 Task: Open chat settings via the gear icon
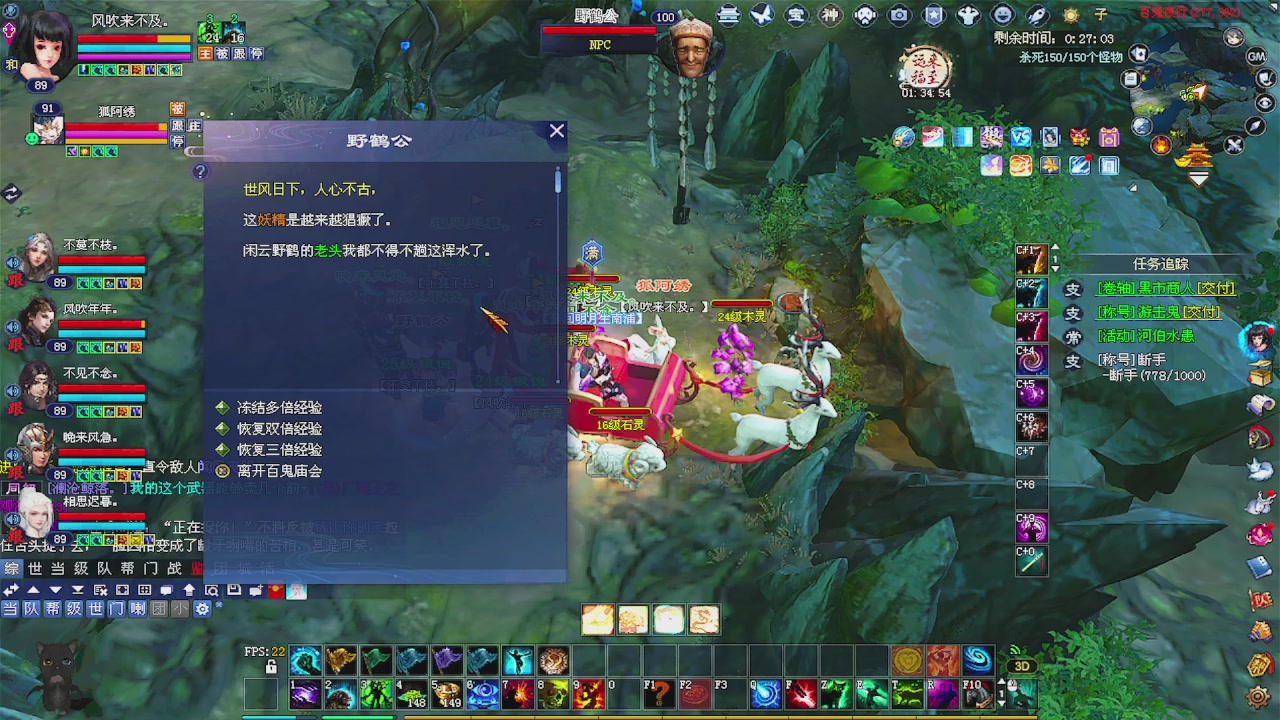tap(202, 608)
